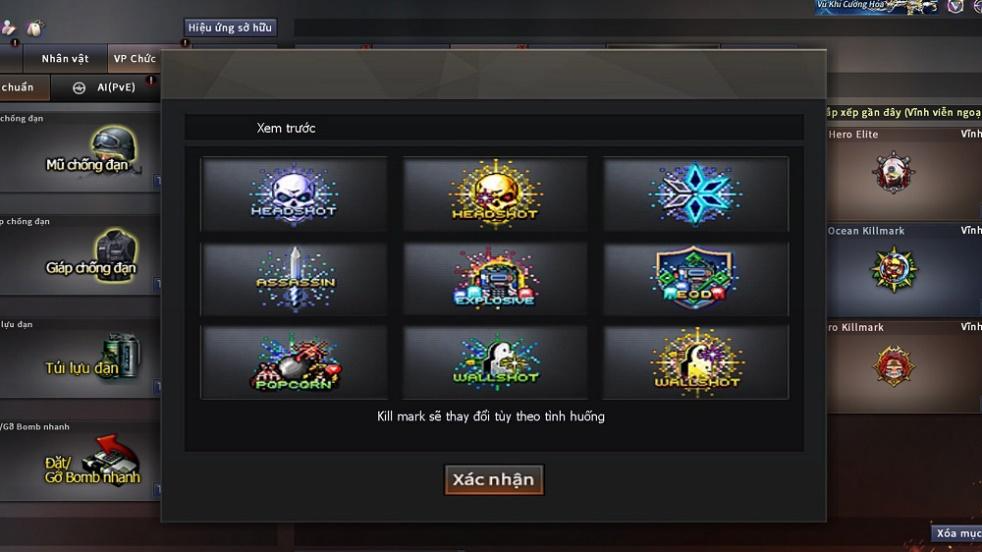Viewport: 982px width, 552px height.
Task: Pick the Đặt/Gỡ Bomb nhanh item
Action: tap(80, 467)
